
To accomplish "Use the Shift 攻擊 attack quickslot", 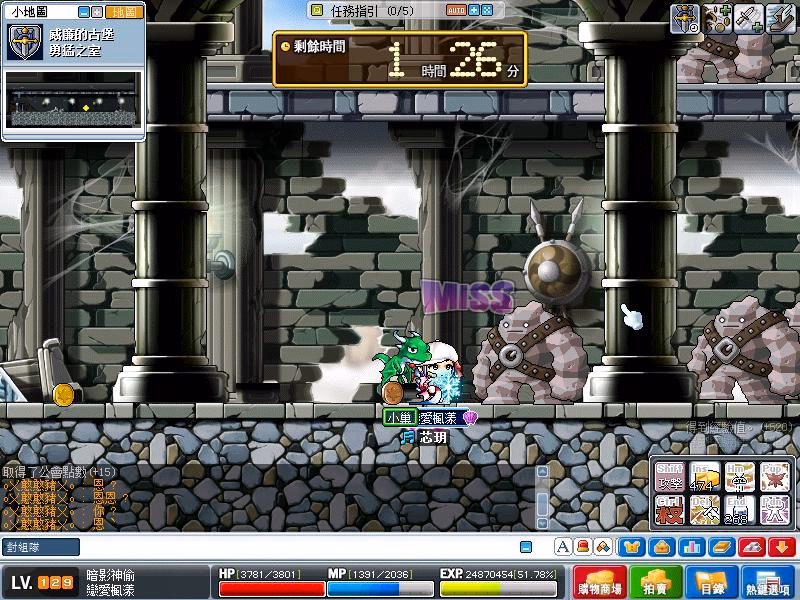I will click(669, 477).
